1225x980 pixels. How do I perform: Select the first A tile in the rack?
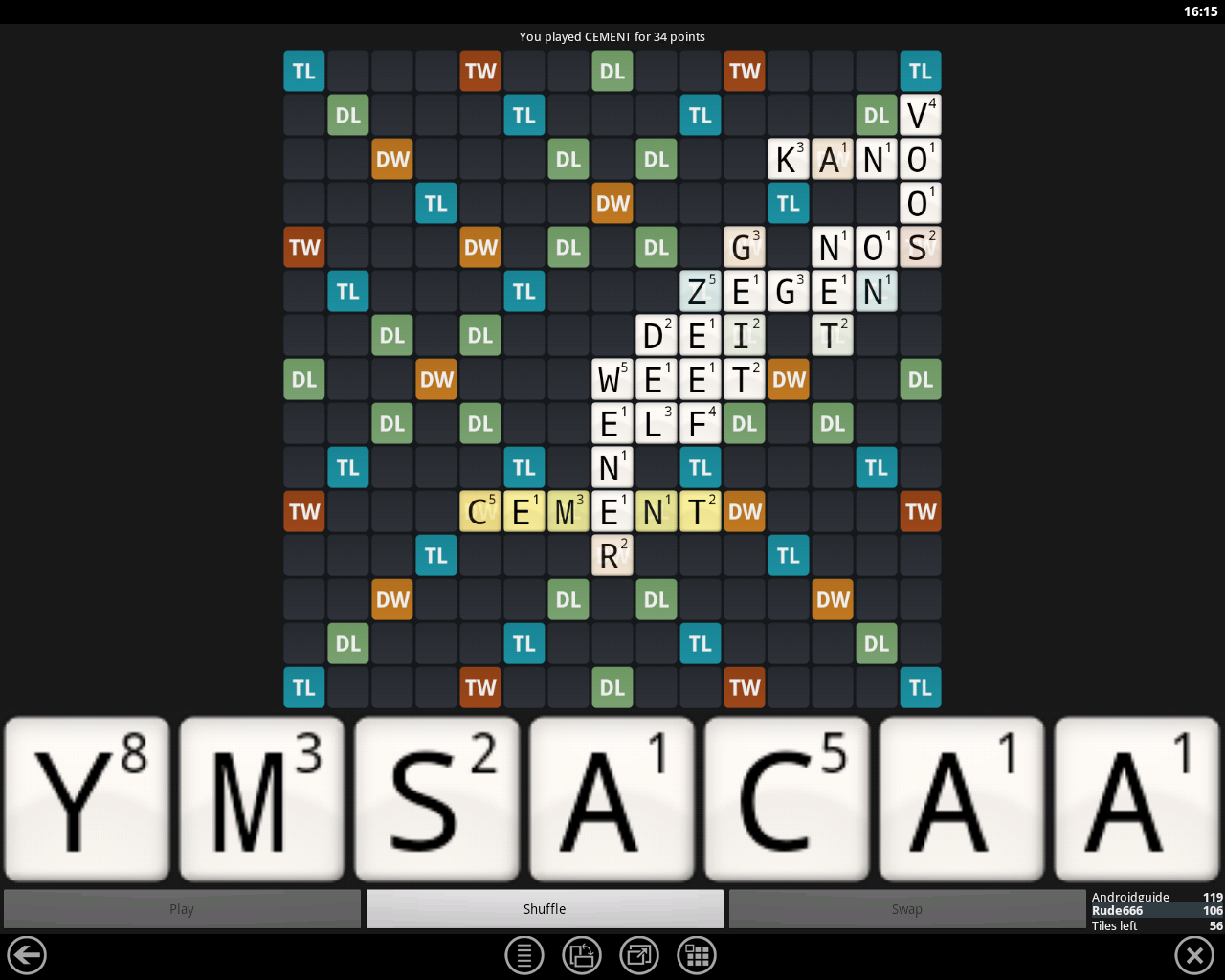(x=612, y=797)
